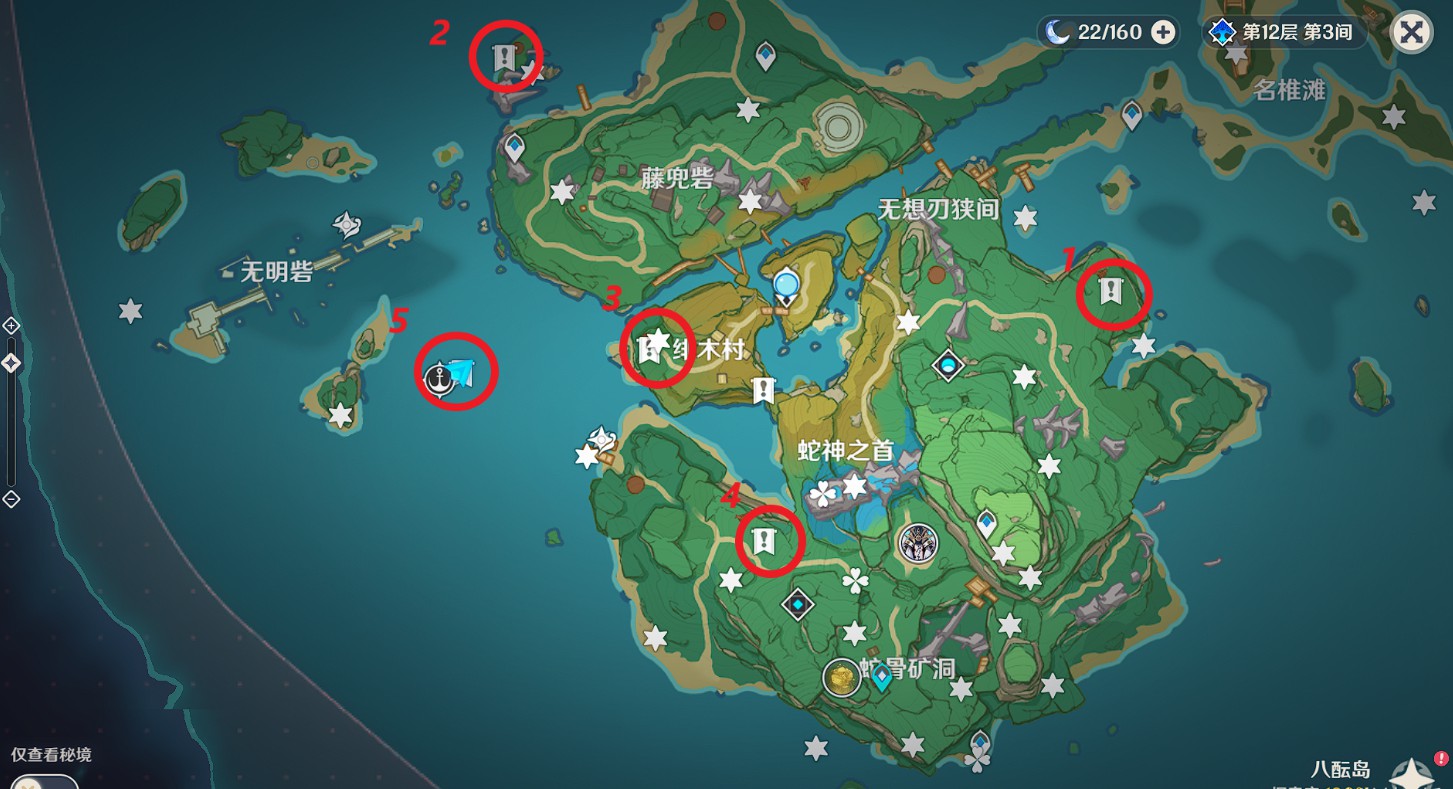Click the map zoom slider's diamond handle
Screen dimensions: 1453x789
[11, 363]
